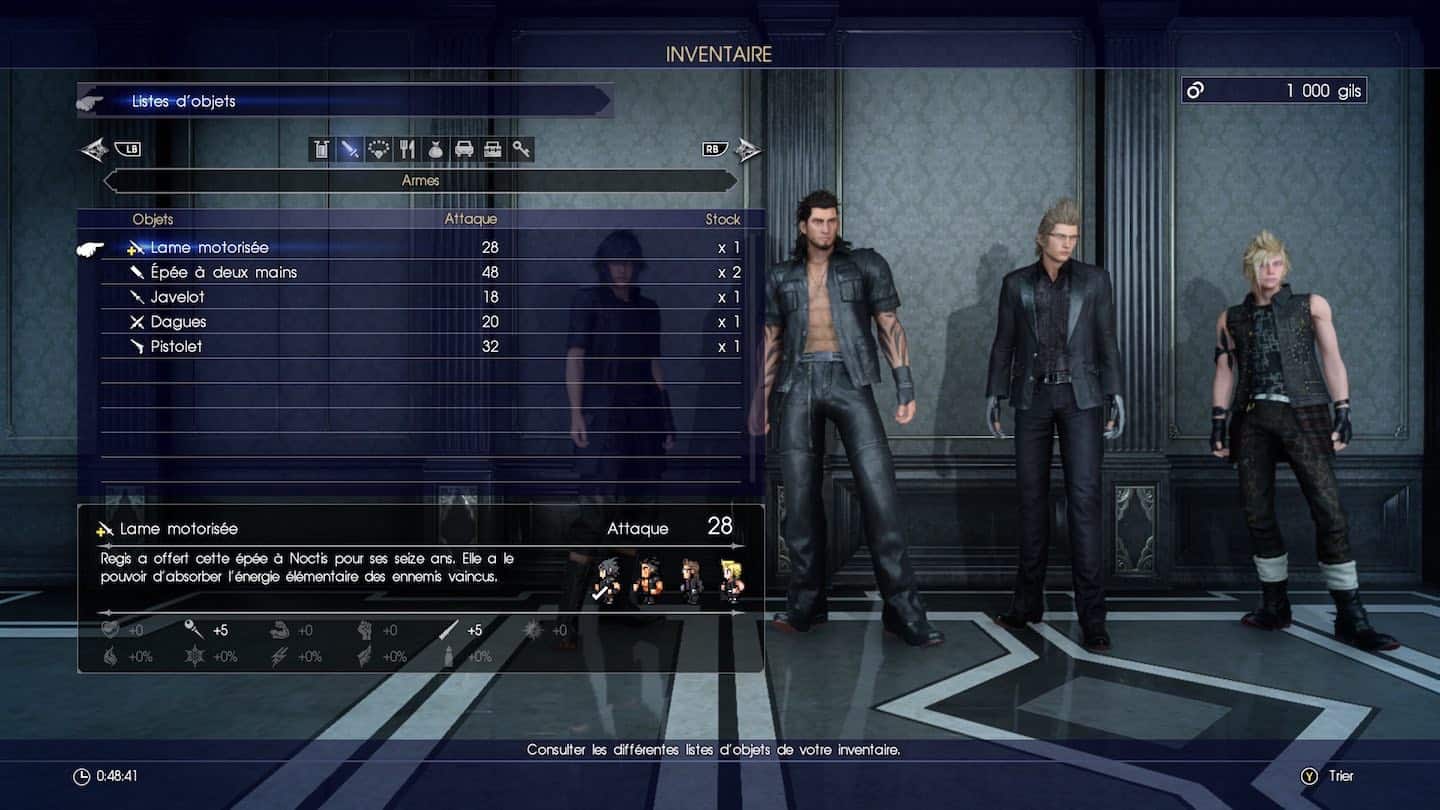
Task: Select the Lame motorisée weapon row
Action: click(209, 247)
